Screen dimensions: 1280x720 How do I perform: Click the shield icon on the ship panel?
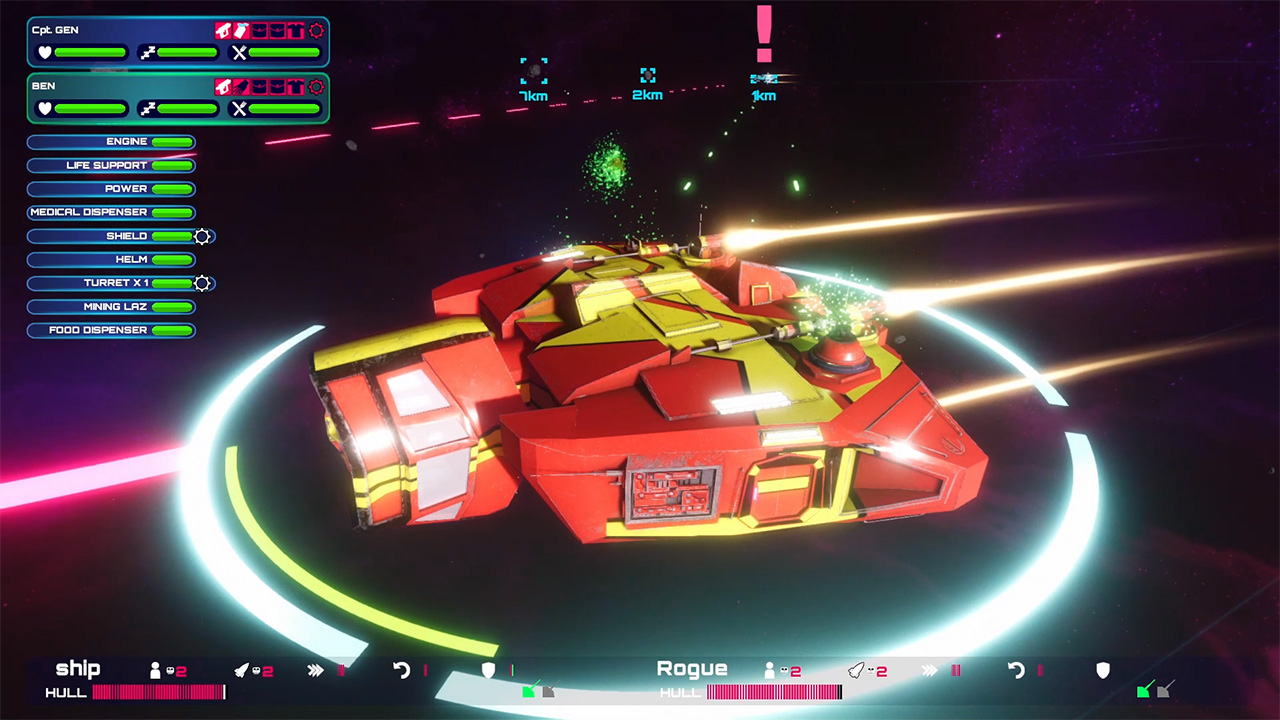488,669
